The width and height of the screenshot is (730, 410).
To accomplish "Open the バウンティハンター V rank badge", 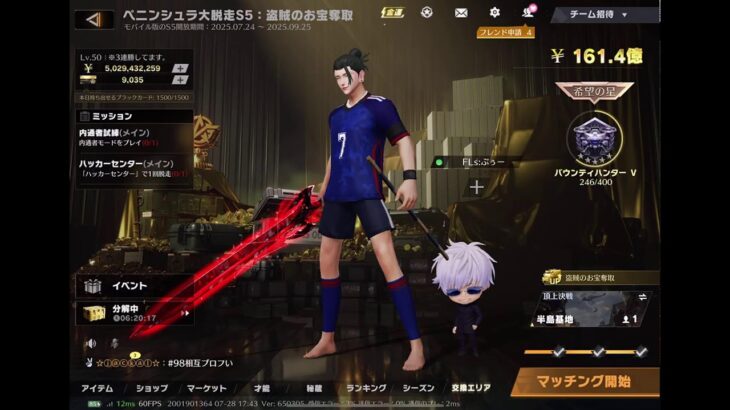I will pyautogui.click(x=596, y=142).
